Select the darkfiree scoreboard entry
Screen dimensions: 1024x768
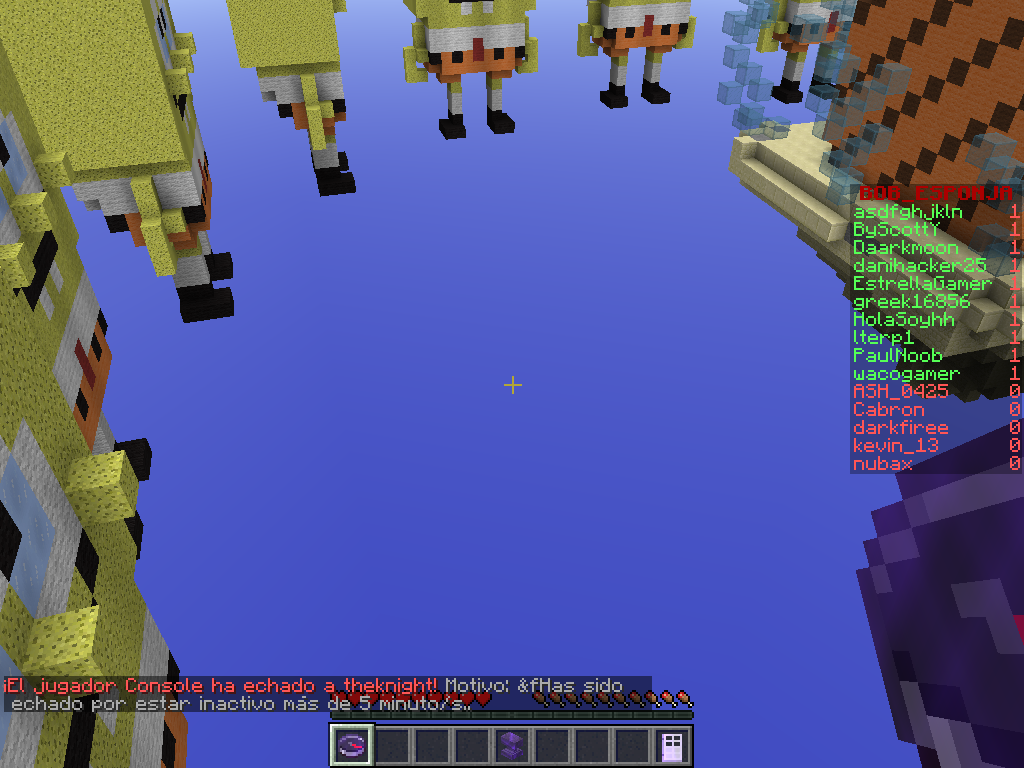coord(900,428)
